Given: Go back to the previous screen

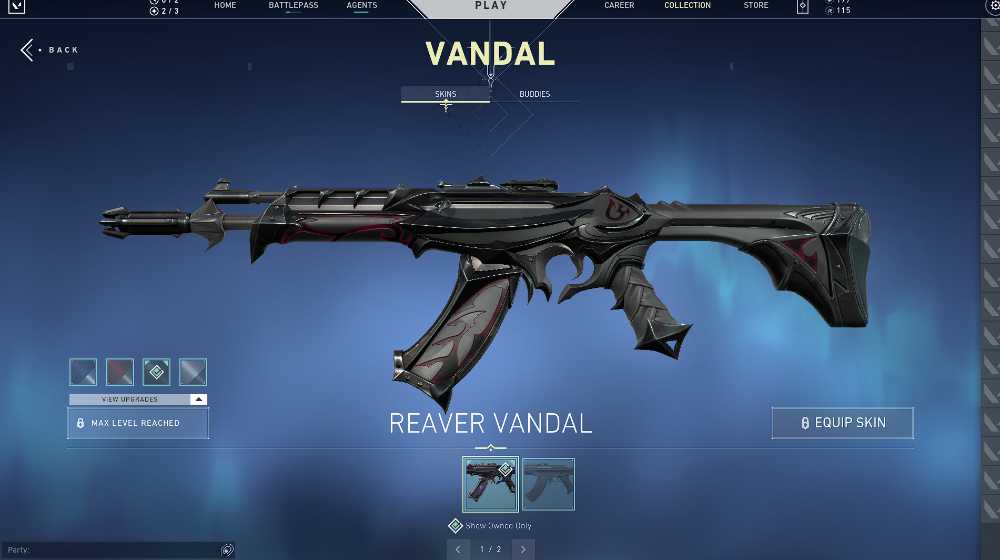Looking at the screenshot, I should [x=50, y=50].
